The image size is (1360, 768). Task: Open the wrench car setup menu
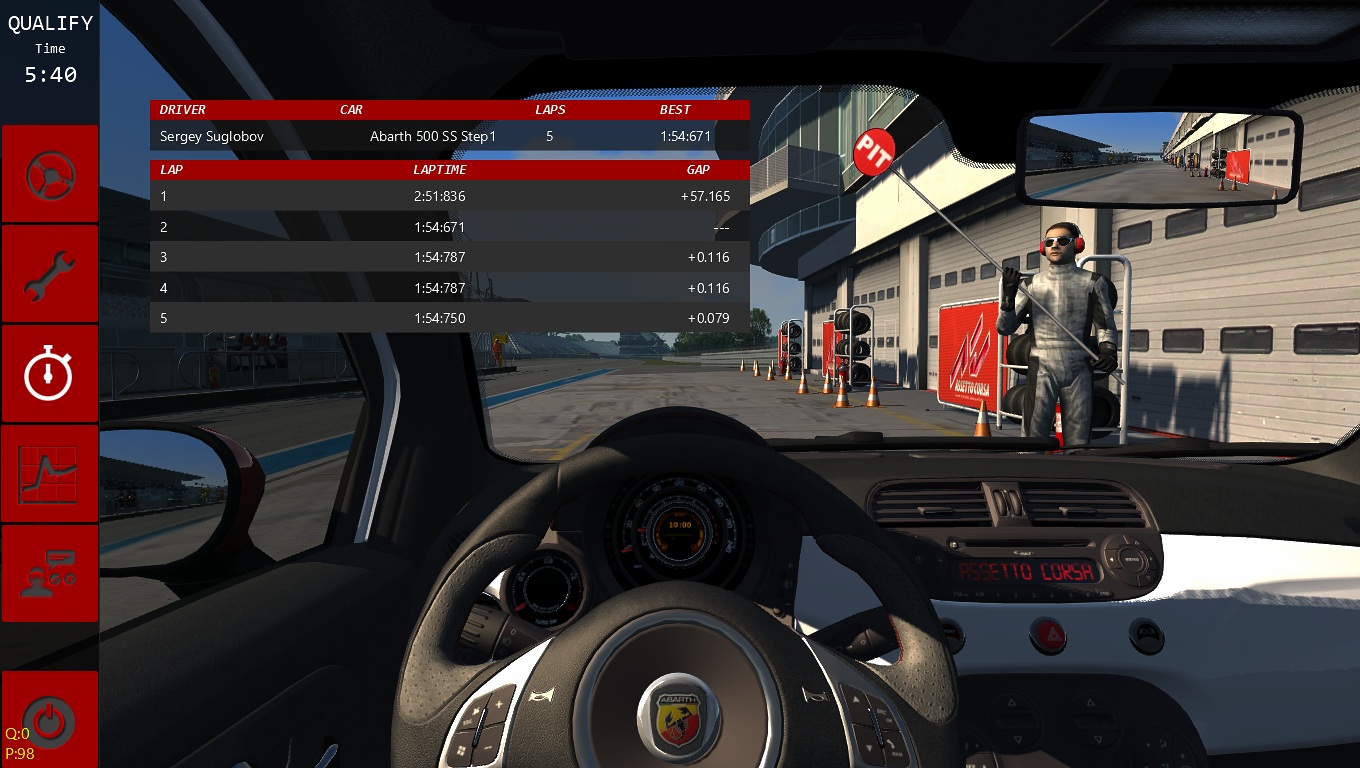(x=50, y=275)
